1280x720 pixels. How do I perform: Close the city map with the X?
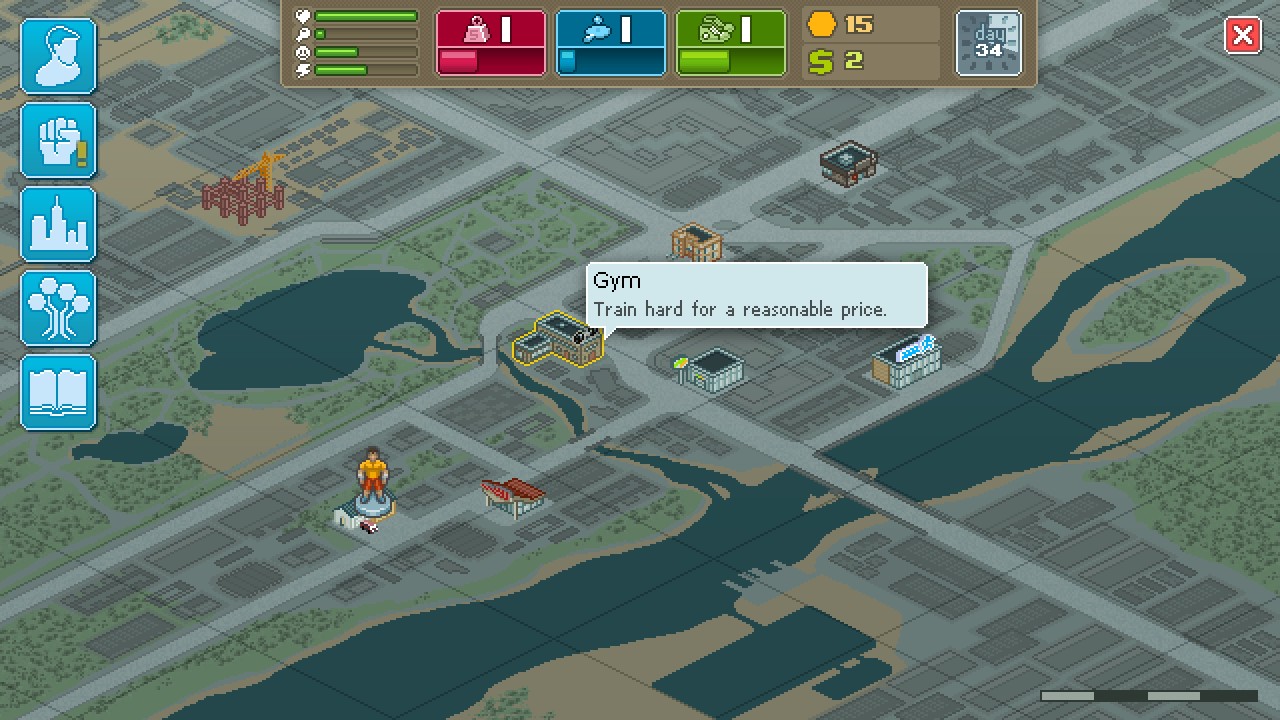[x=1243, y=37]
